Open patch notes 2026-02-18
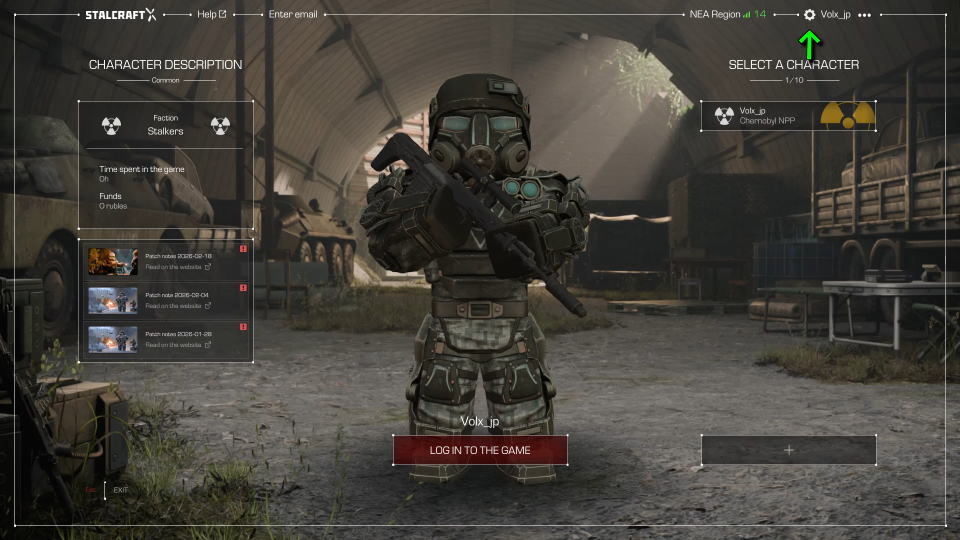The image size is (960, 540). 166,261
